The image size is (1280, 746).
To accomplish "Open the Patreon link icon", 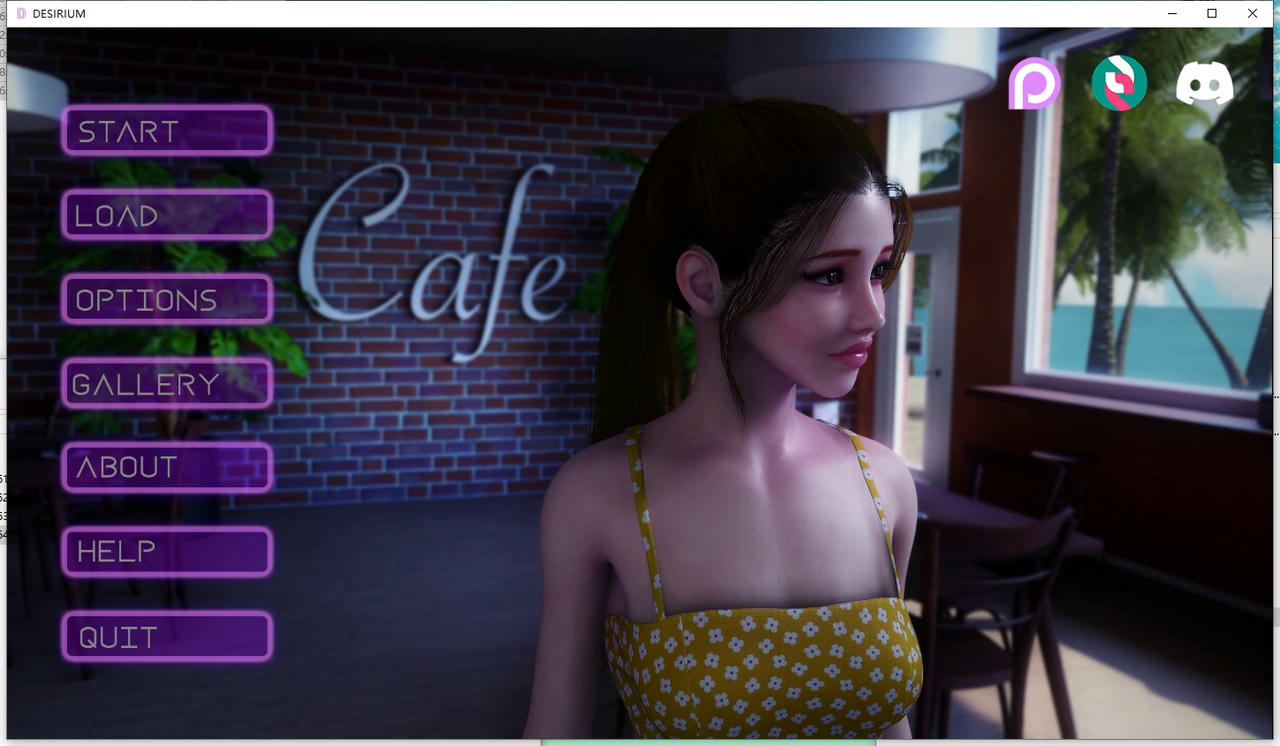I will click(x=1033, y=83).
